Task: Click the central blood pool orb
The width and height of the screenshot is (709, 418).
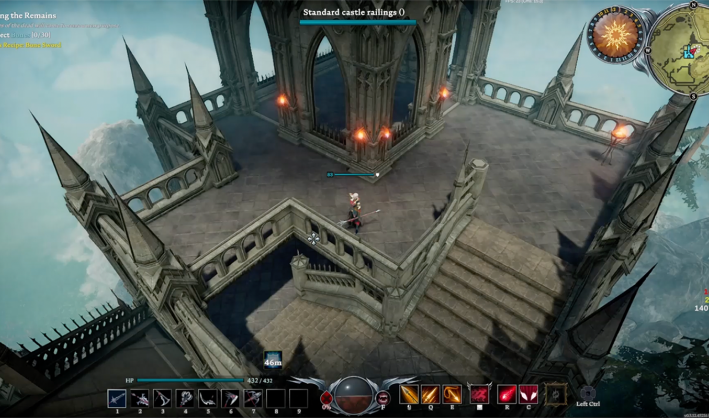Action: [355, 394]
